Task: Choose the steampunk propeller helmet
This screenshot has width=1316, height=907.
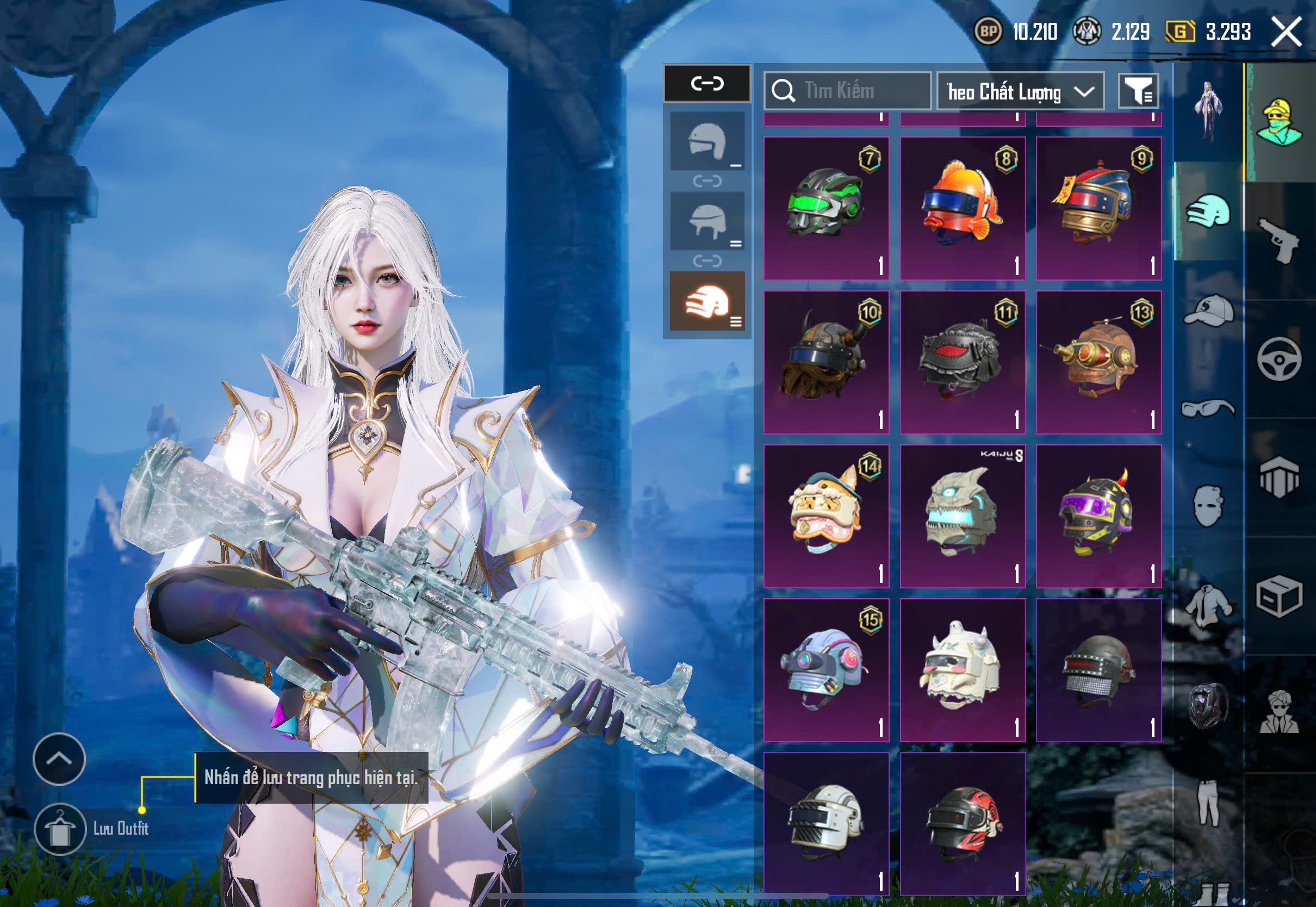Action: point(1098,362)
